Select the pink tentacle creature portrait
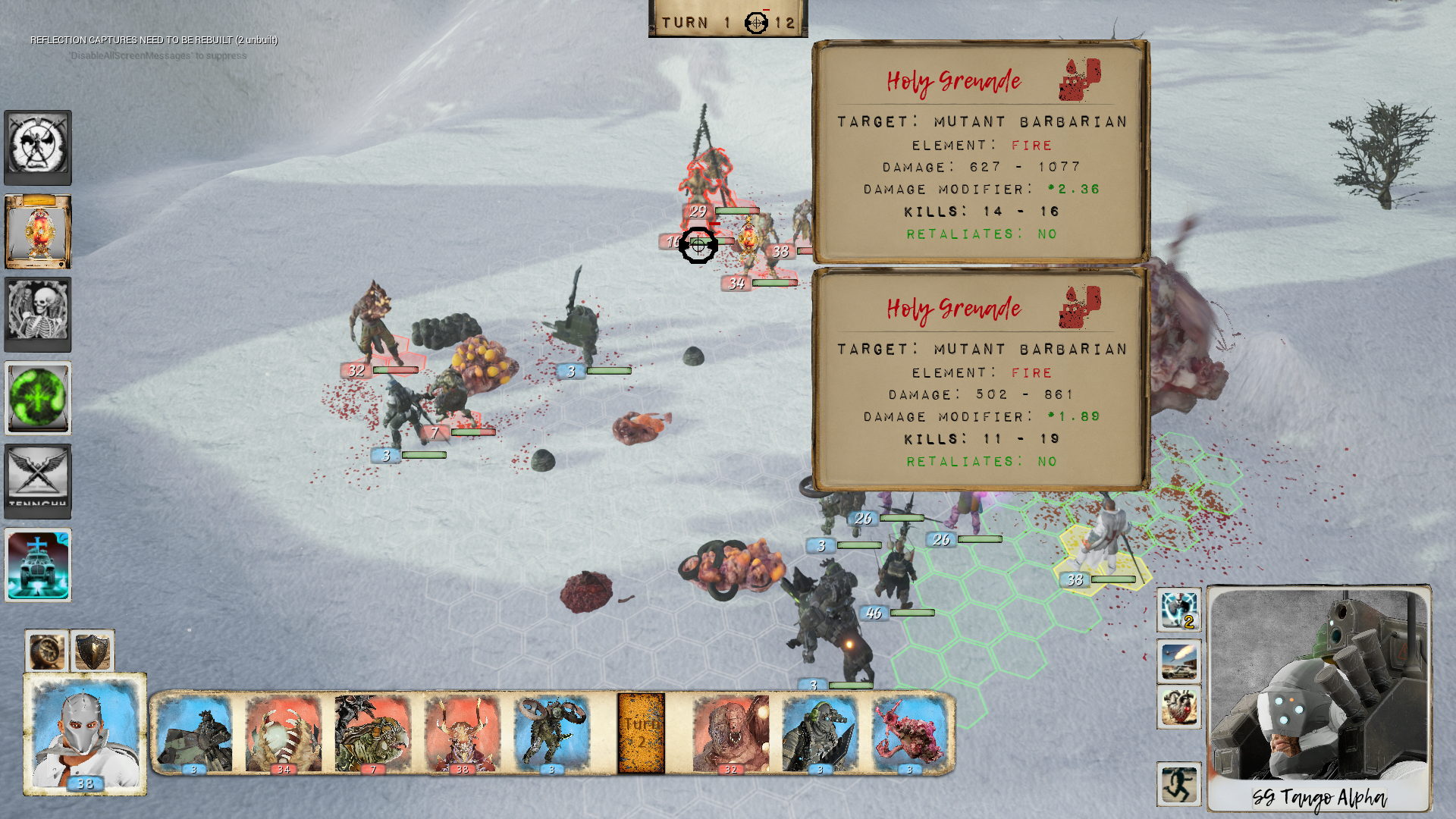Viewport: 1456px width, 819px height. click(x=909, y=733)
